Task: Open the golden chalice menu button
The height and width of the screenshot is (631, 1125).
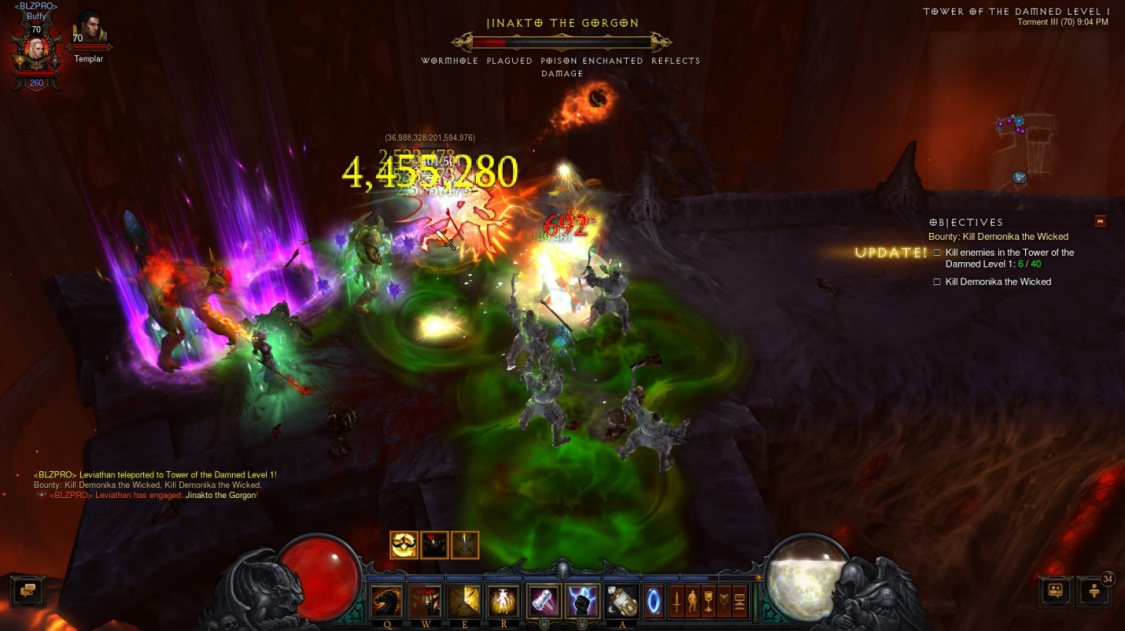Action: click(x=708, y=601)
